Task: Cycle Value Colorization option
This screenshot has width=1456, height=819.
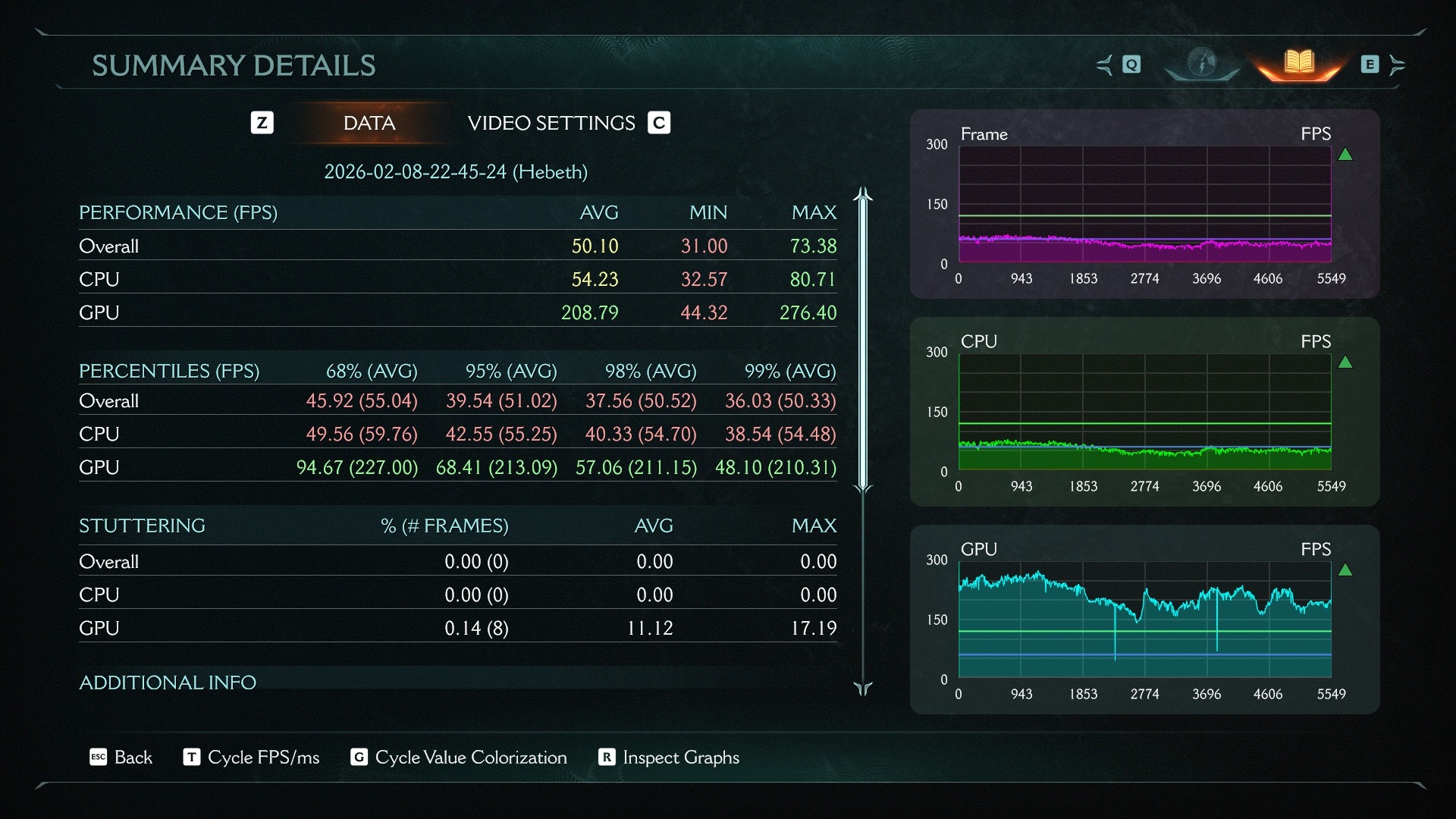Action: pos(459,757)
